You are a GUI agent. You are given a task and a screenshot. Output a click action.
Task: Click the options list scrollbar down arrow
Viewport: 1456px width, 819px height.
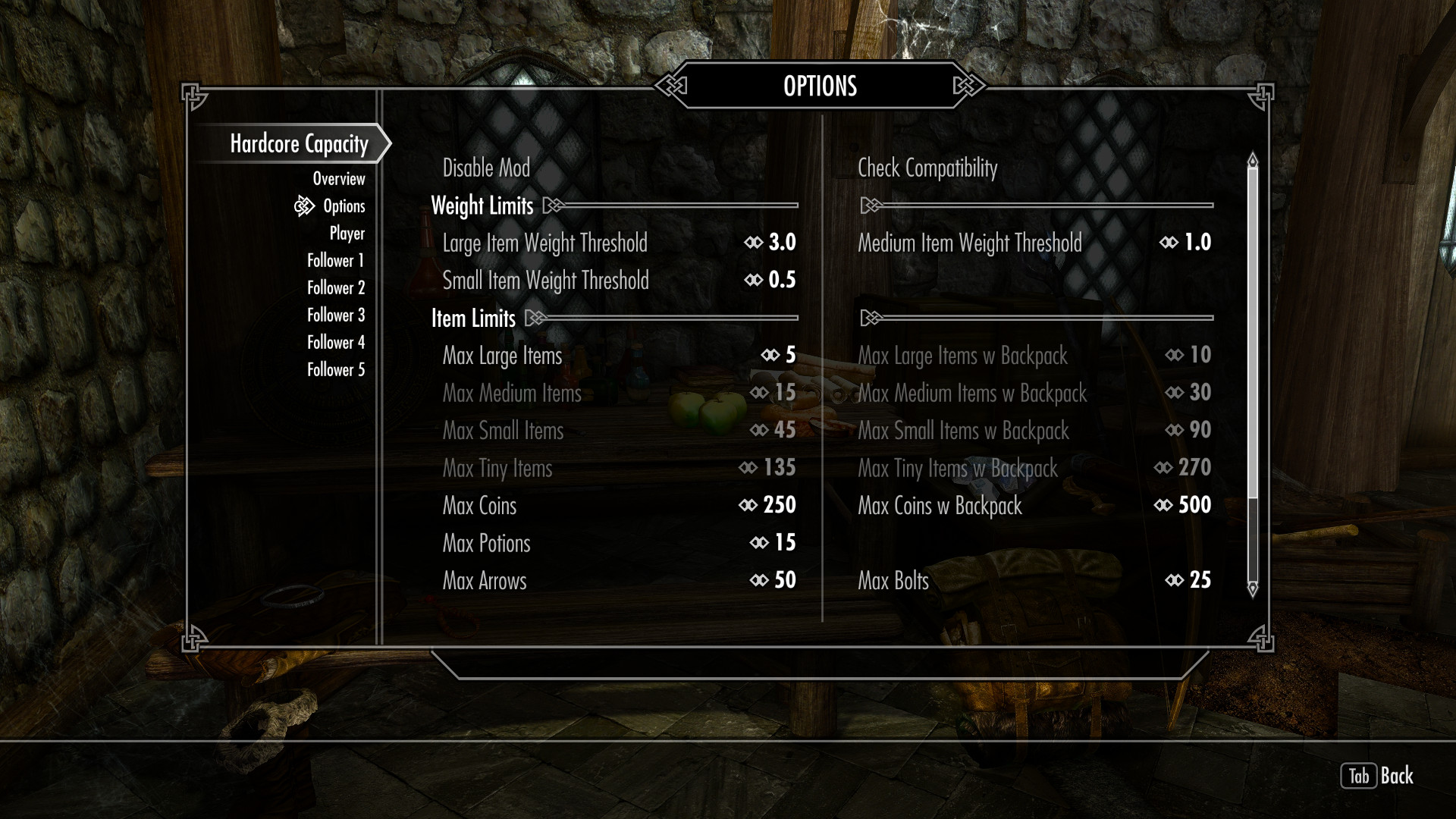1252,588
